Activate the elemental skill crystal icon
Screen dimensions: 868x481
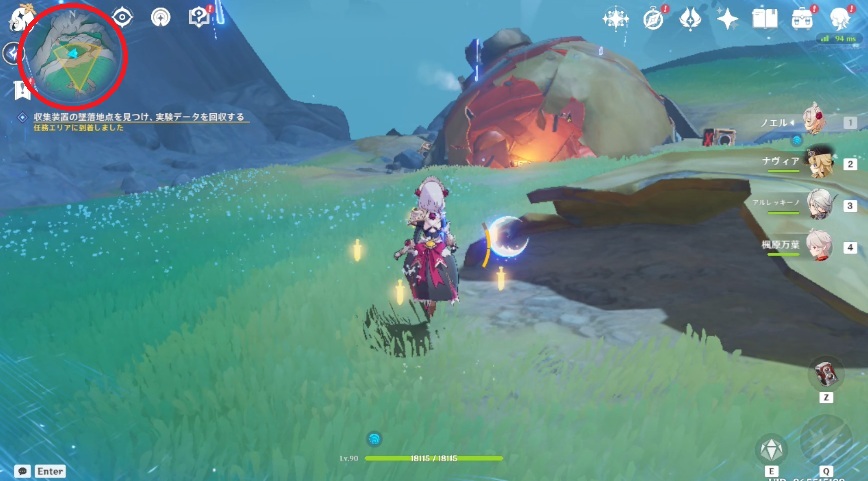(771, 449)
